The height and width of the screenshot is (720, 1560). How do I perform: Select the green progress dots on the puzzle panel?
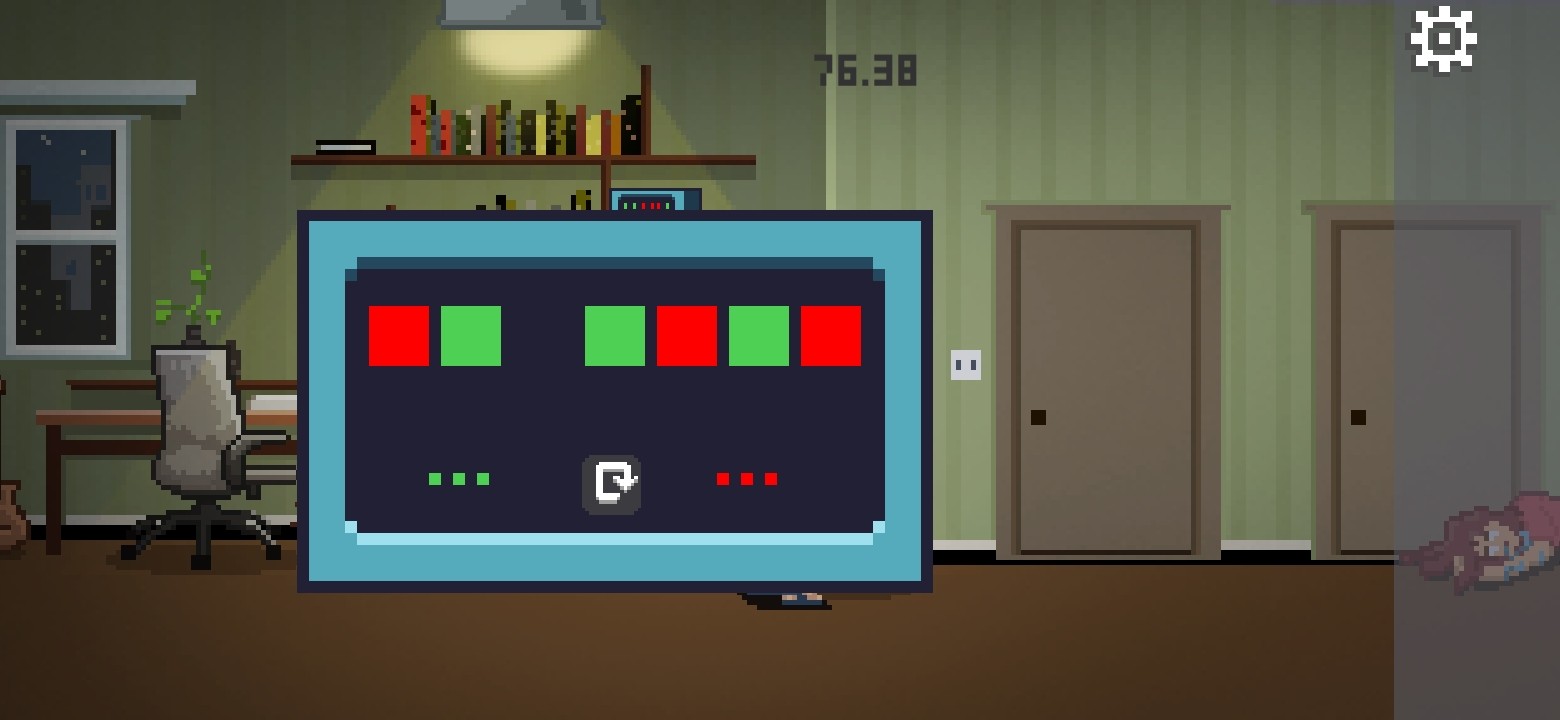(x=458, y=478)
